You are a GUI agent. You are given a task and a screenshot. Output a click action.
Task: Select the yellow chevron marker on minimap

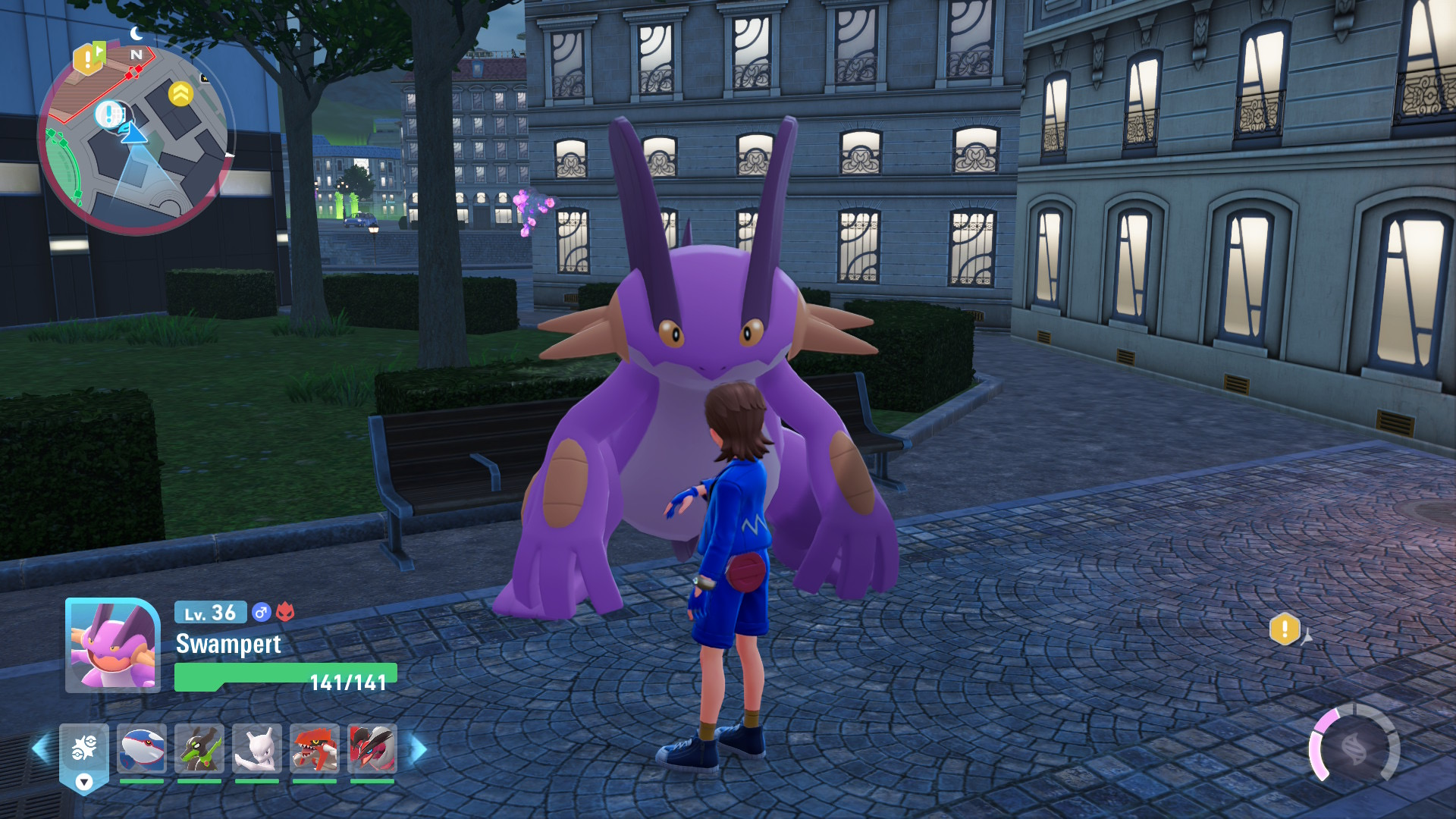coord(180,94)
